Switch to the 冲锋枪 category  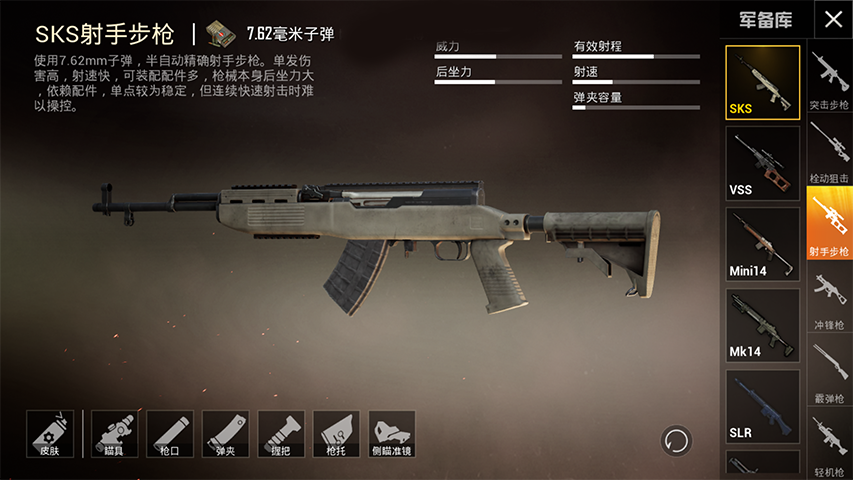[829, 297]
